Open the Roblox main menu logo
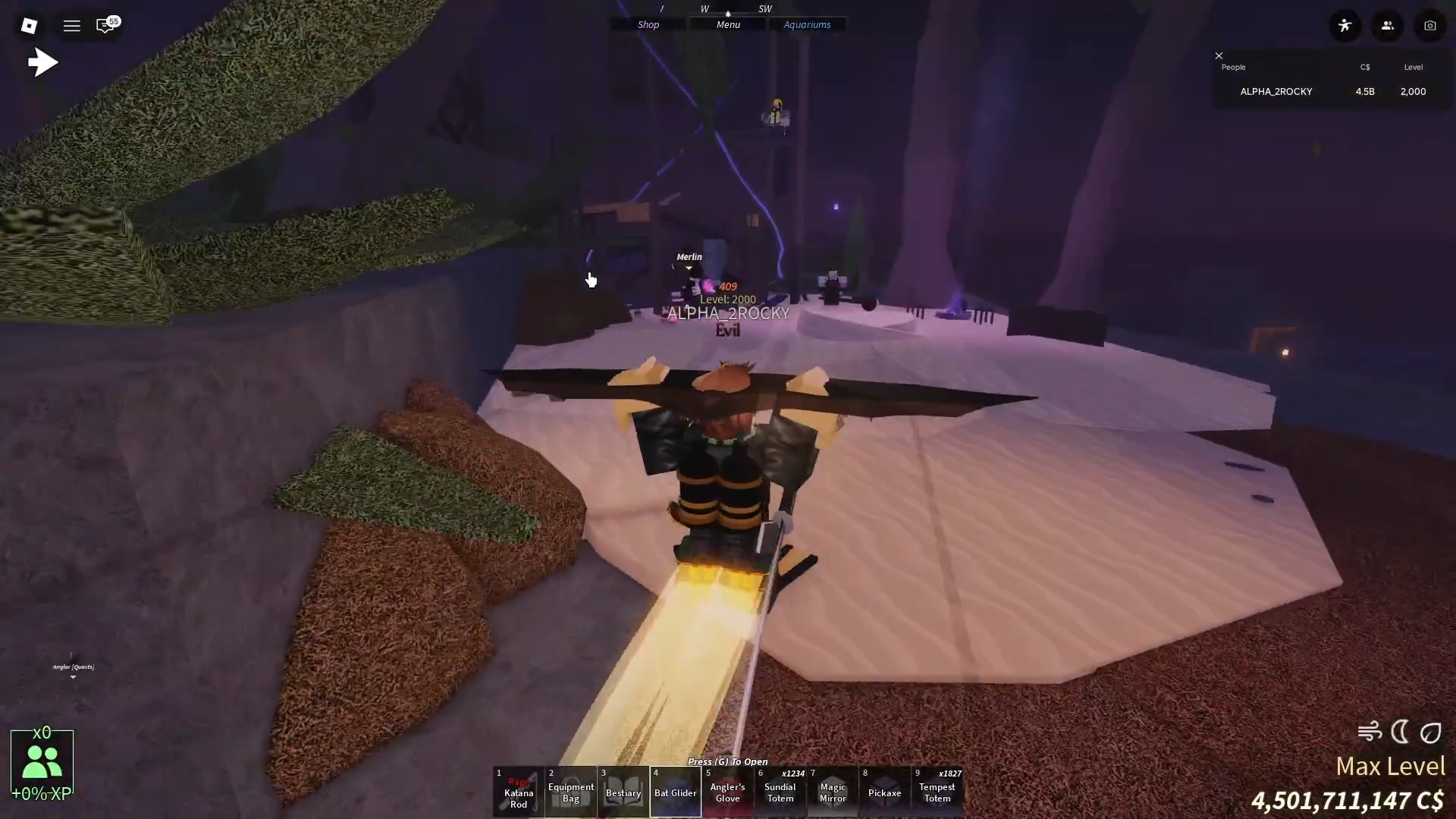Screen dimensions: 1456x819 click(x=29, y=26)
